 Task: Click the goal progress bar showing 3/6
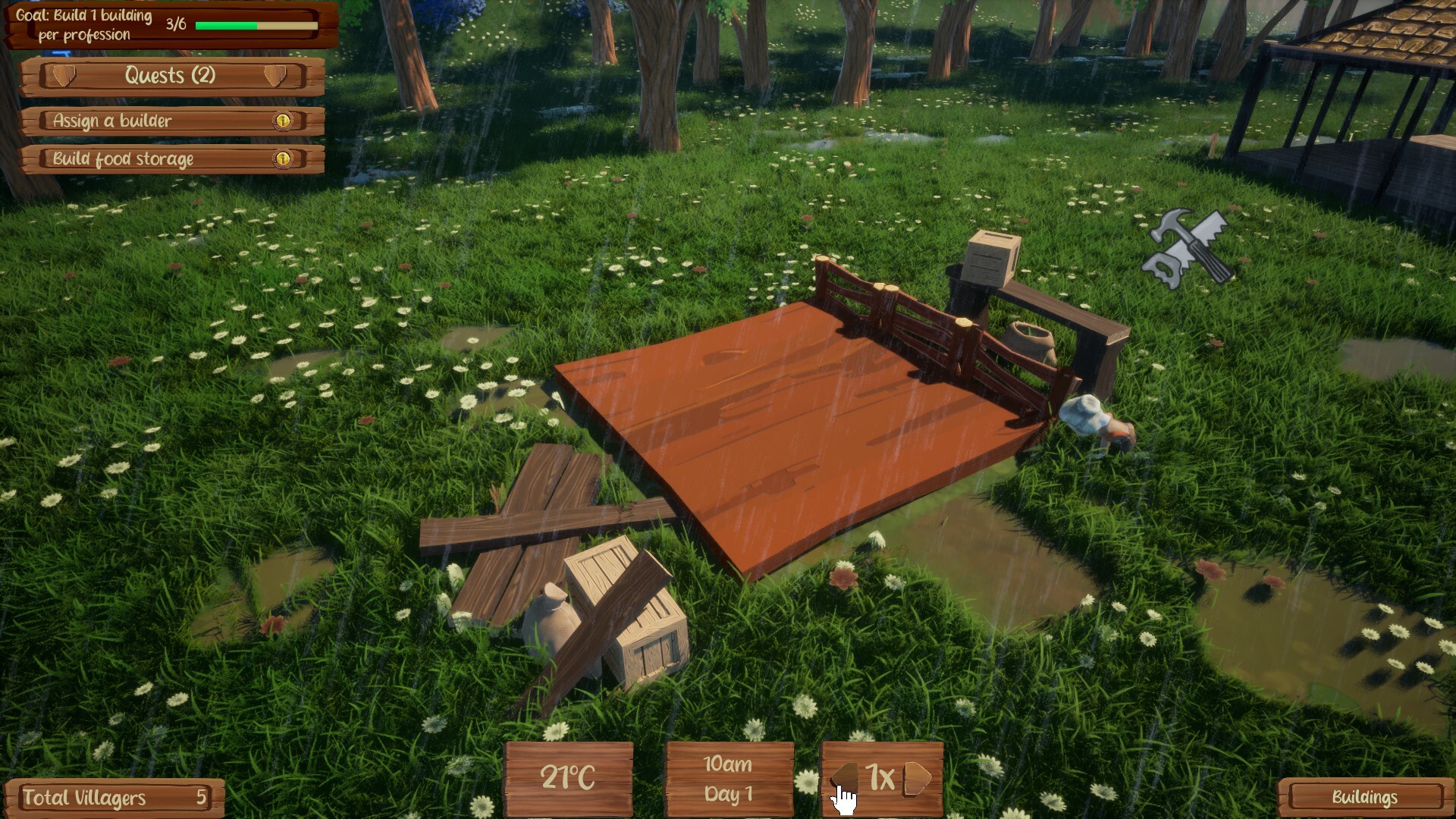[254, 25]
